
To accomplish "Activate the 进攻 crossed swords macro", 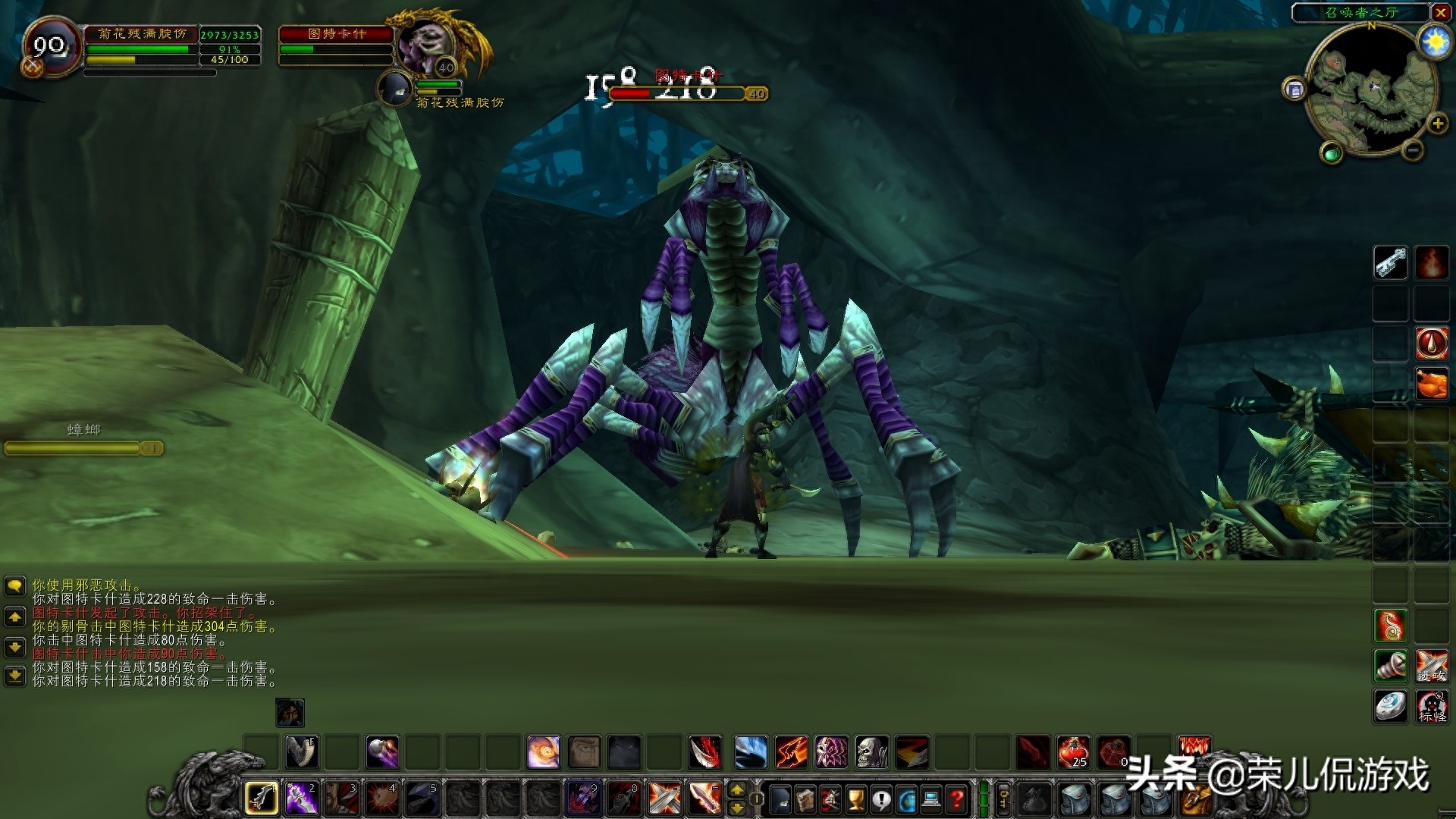I will [1431, 666].
